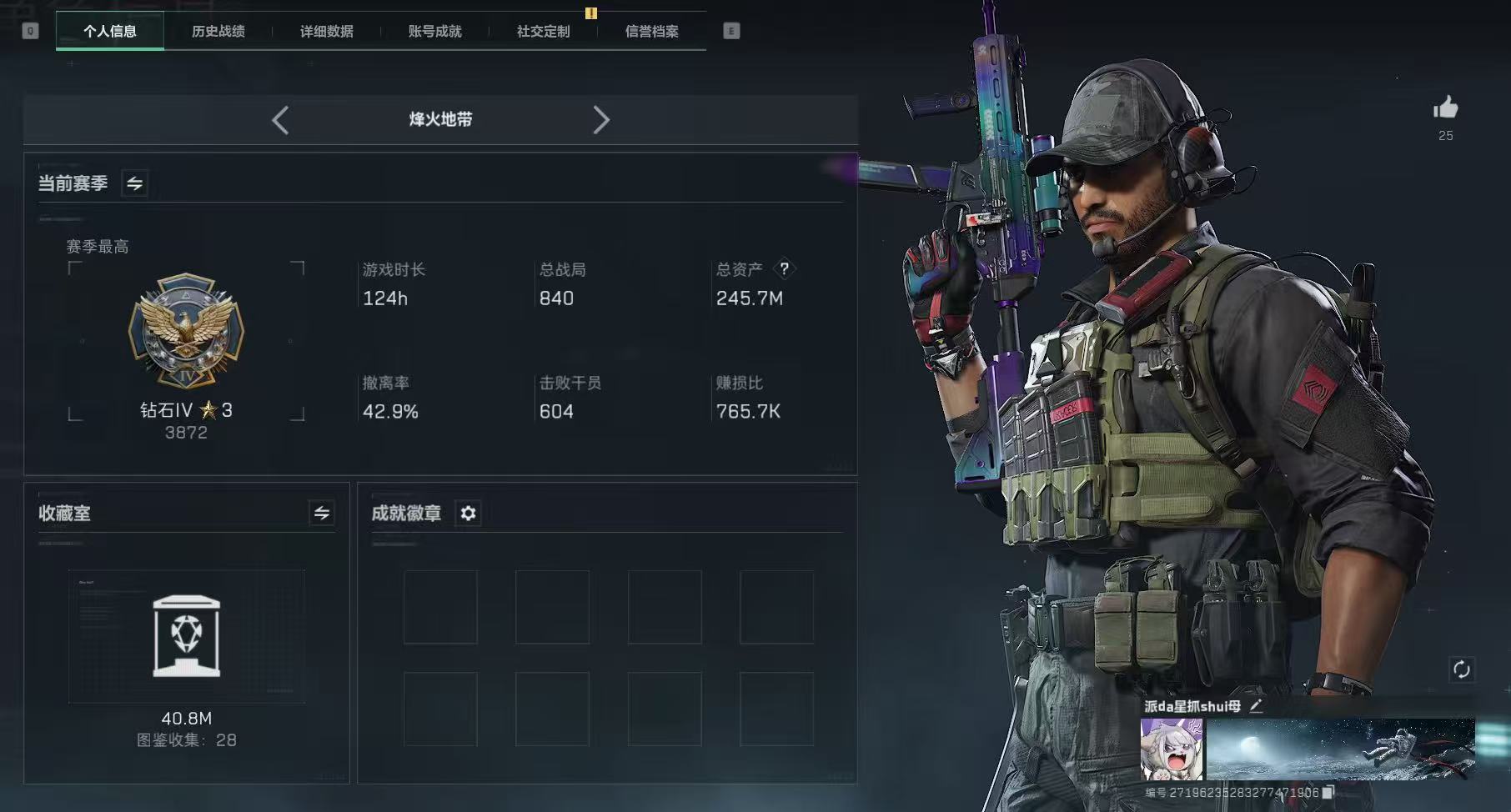Copy the player ID number
This screenshot has height=812, width=1511.
[1328, 792]
